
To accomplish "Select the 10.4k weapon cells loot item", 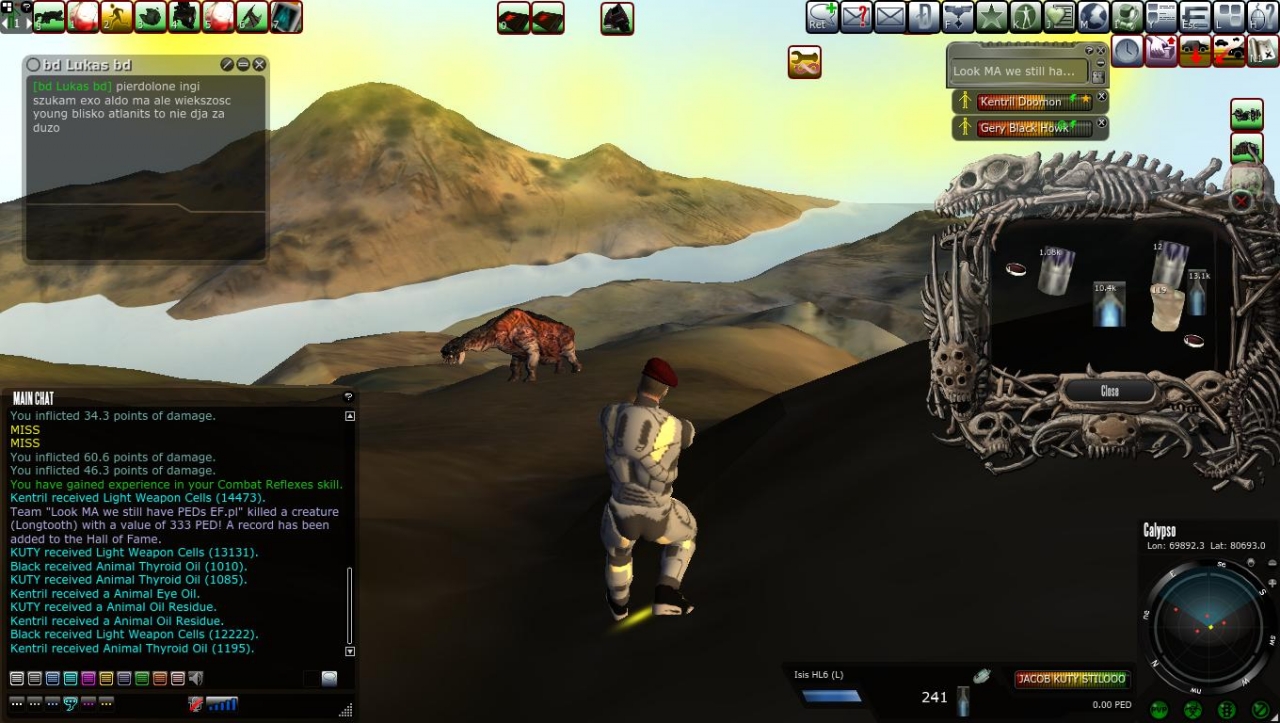I will 1109,304.
